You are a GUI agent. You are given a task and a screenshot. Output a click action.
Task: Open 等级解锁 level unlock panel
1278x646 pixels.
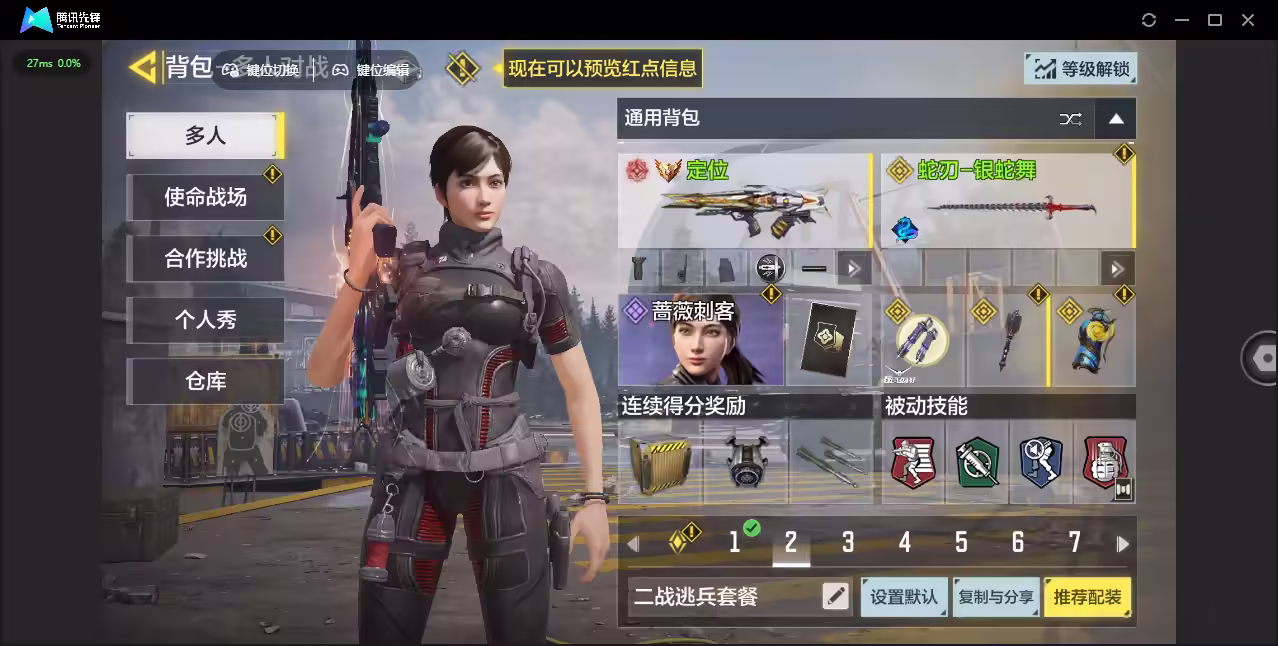pyautogui.click(x=1081, y=69)
